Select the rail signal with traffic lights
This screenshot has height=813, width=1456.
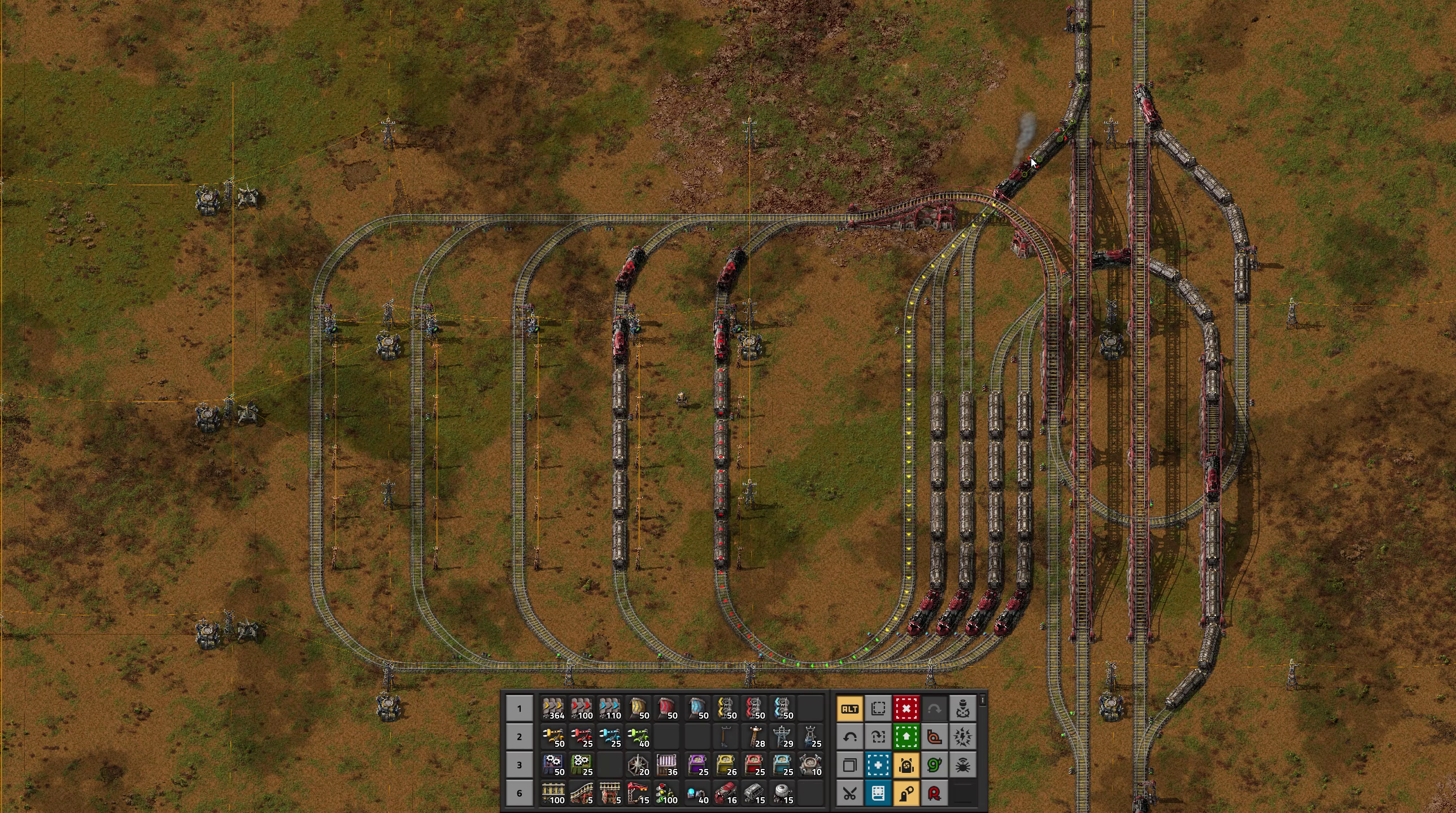pyautogui.click(x=667, y=793)
